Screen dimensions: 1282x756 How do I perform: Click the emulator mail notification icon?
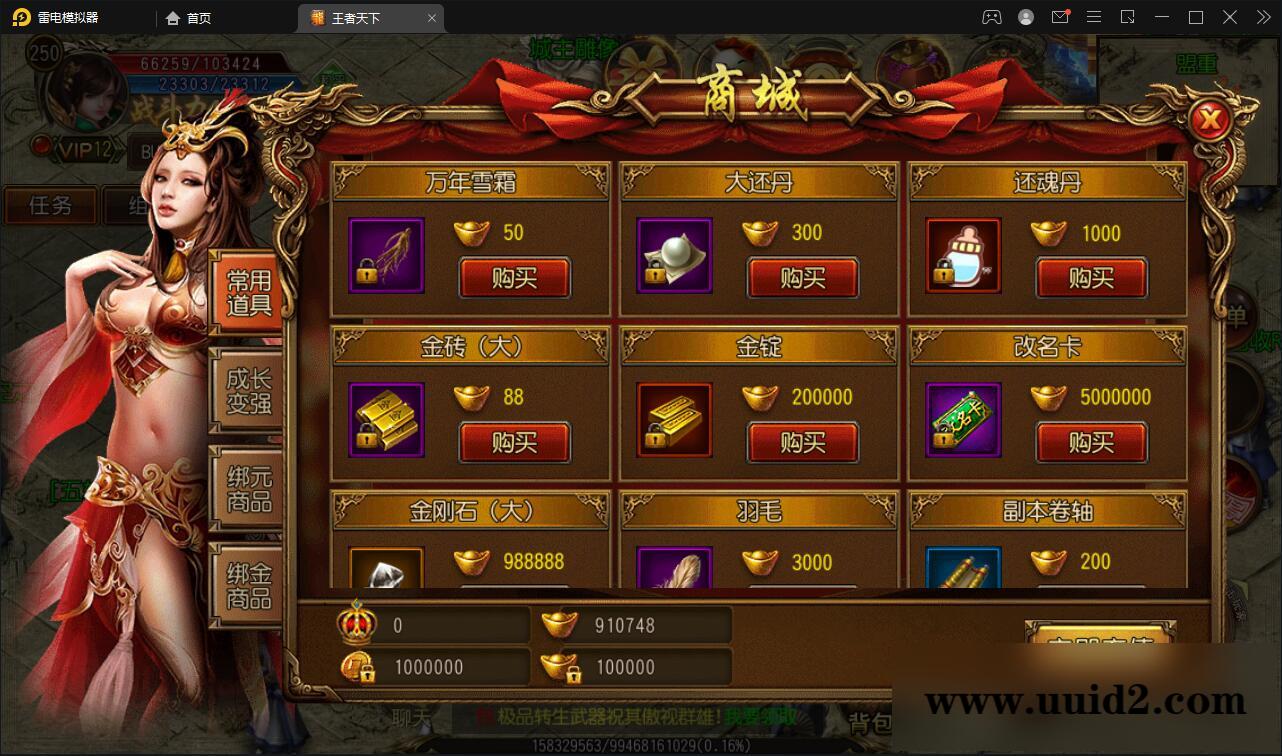[x=1061, y=17]
